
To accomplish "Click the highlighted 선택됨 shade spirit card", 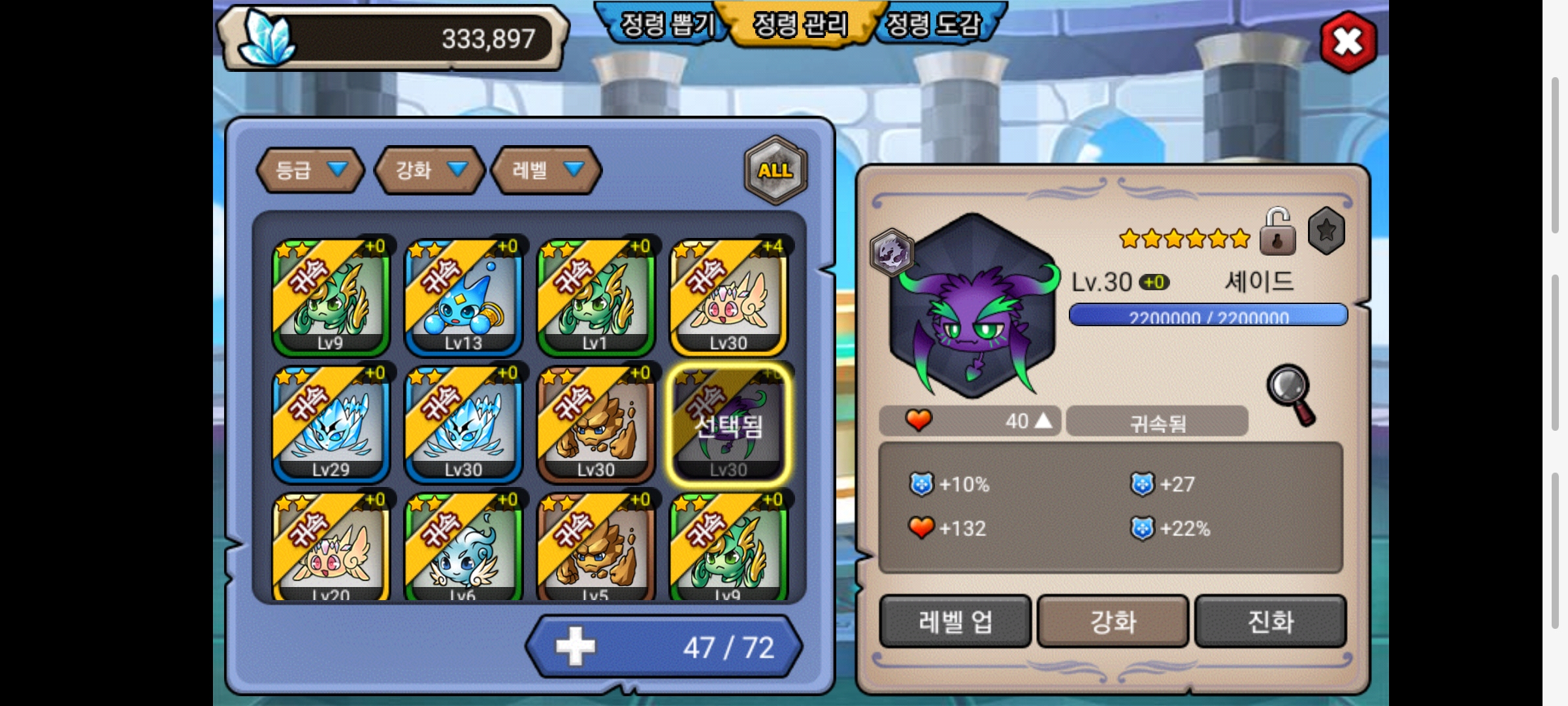I will (x=728, y=424).
